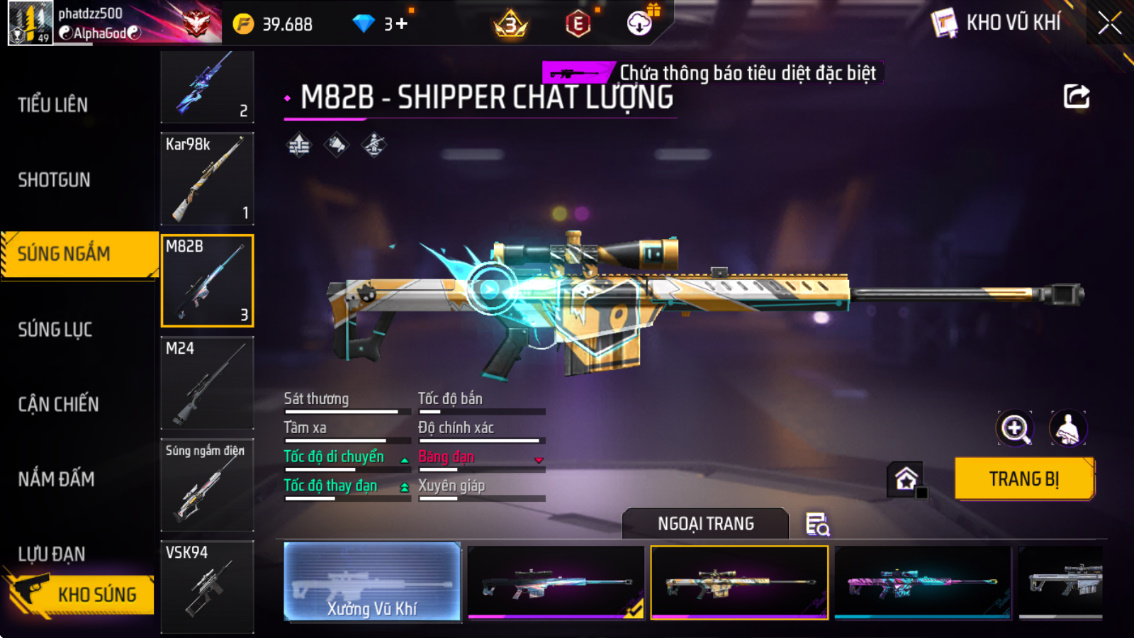Open the skin list search icon
The image size is (1134, 638).
point(817,524)
